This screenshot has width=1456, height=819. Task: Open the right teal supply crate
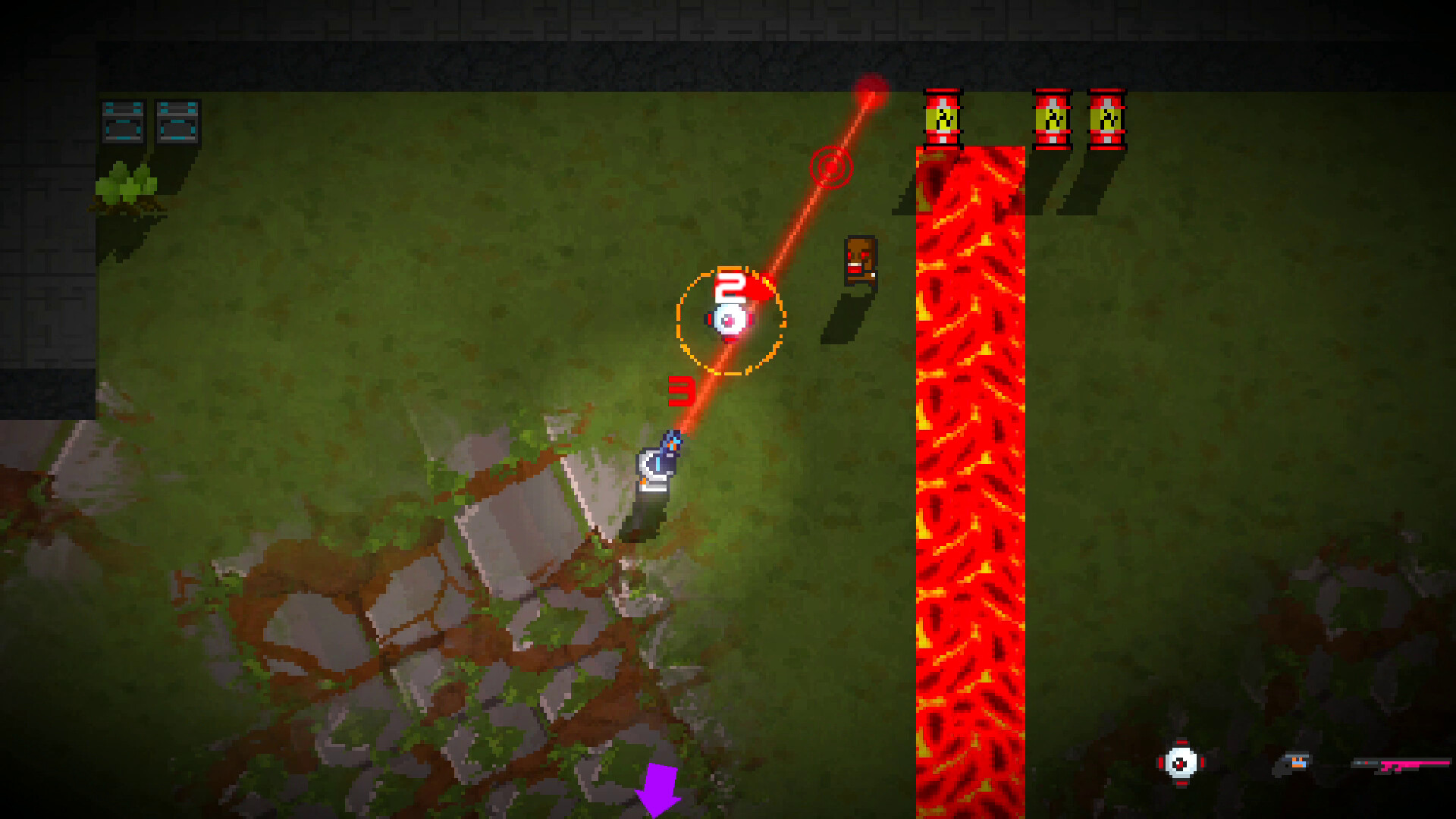click(177, 121)
